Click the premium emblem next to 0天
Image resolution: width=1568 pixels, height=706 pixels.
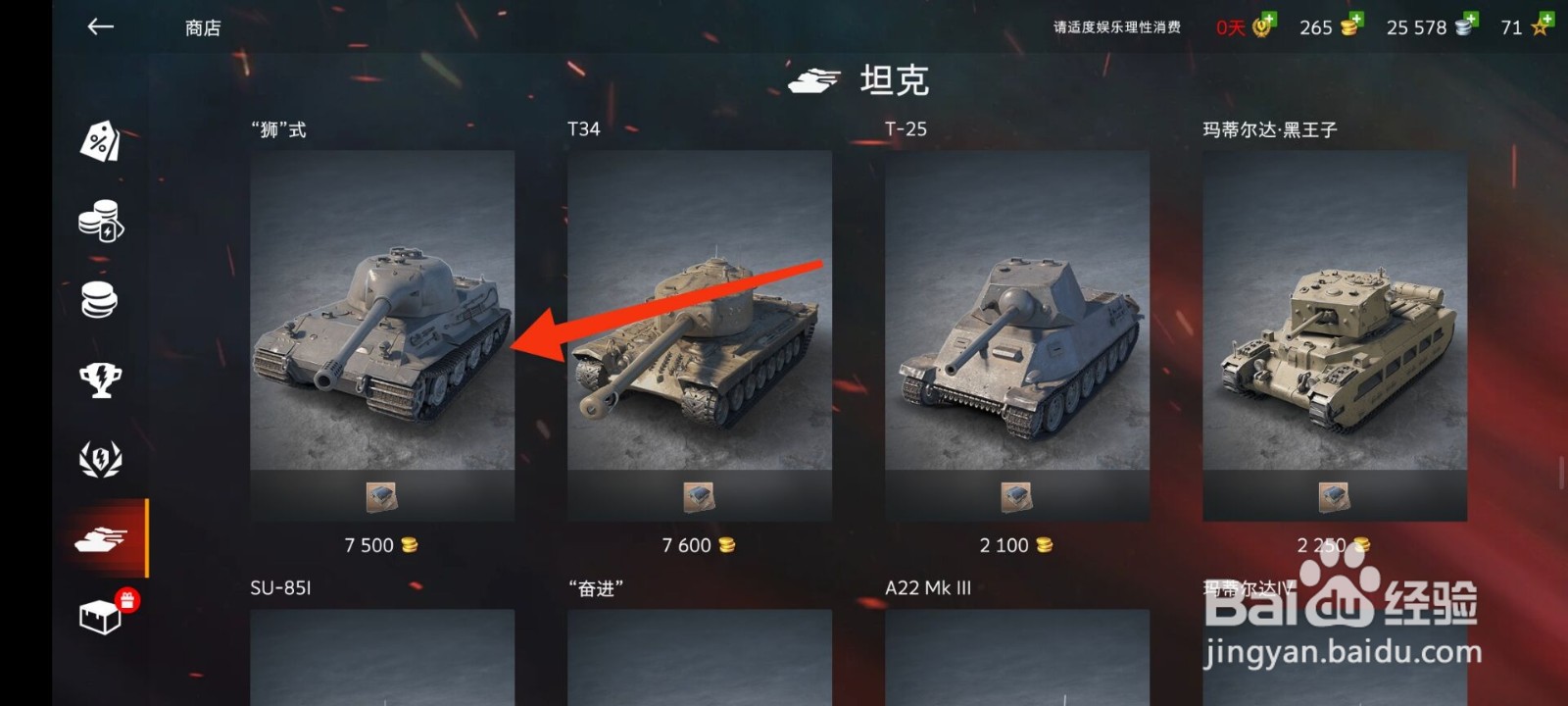(1259, 27)
